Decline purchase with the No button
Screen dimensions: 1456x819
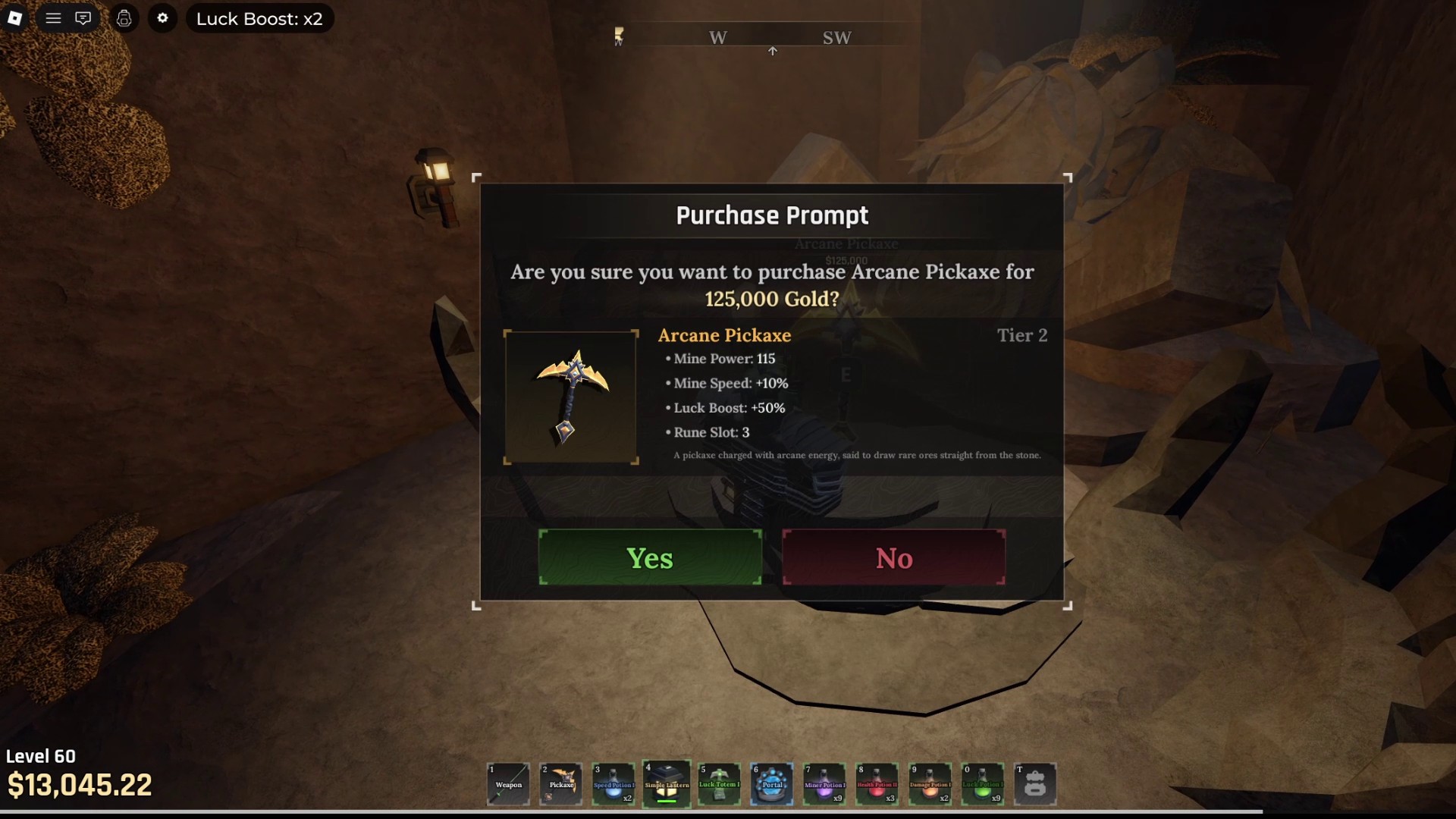pyautogui.click(x=894, y=557)
